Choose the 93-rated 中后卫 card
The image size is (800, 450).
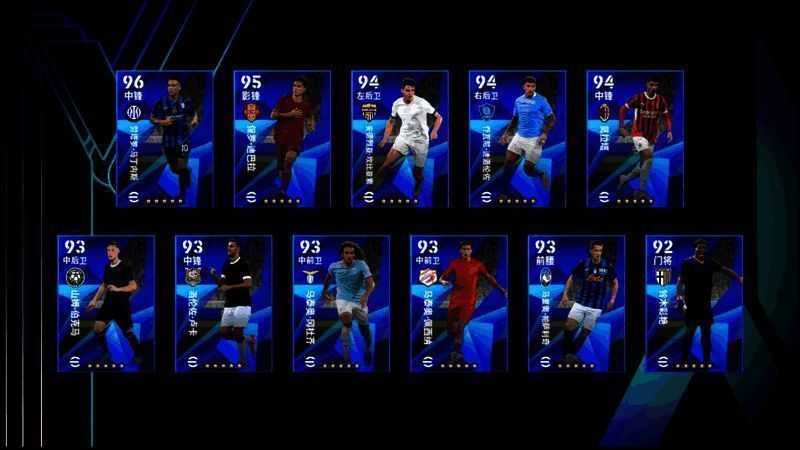106,303
